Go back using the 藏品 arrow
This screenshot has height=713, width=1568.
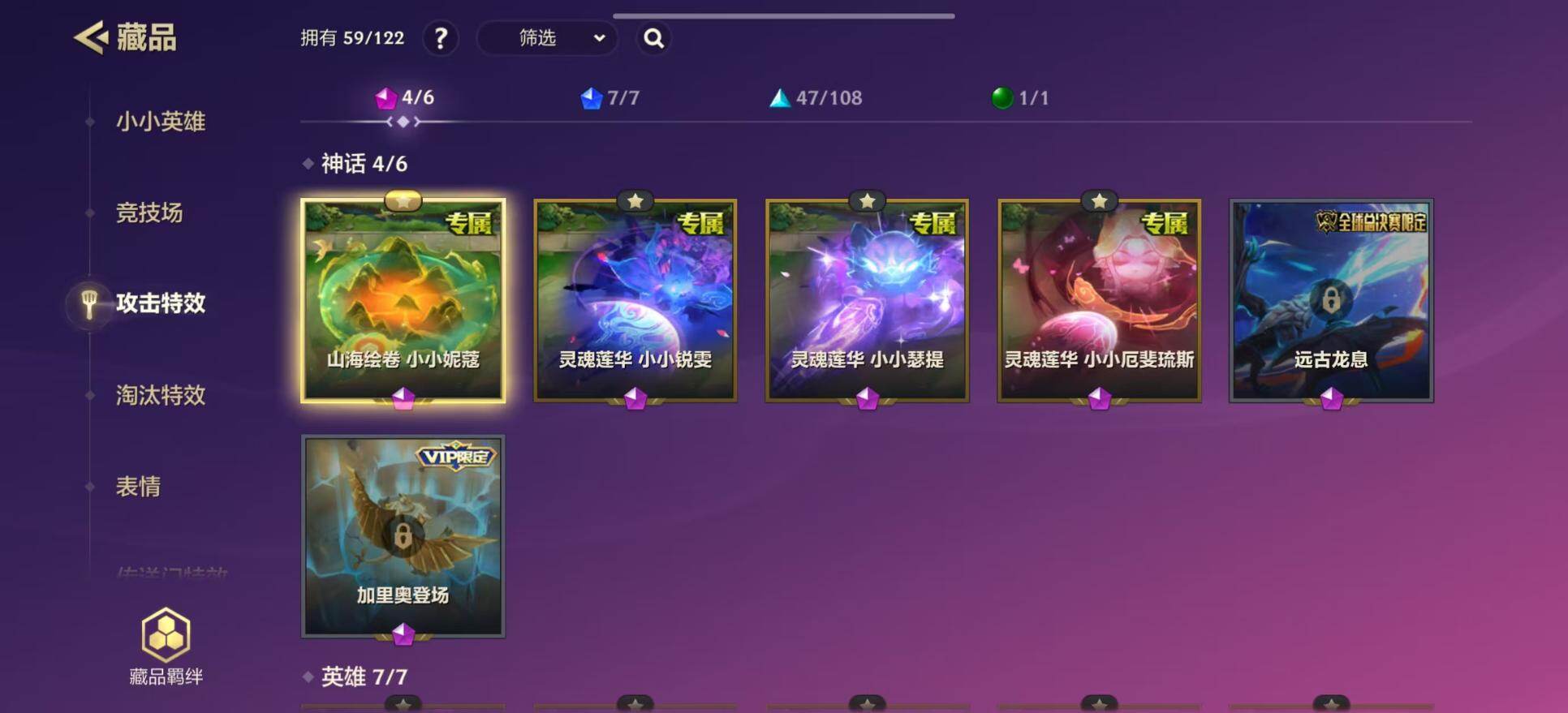click(x=93, y=37)
